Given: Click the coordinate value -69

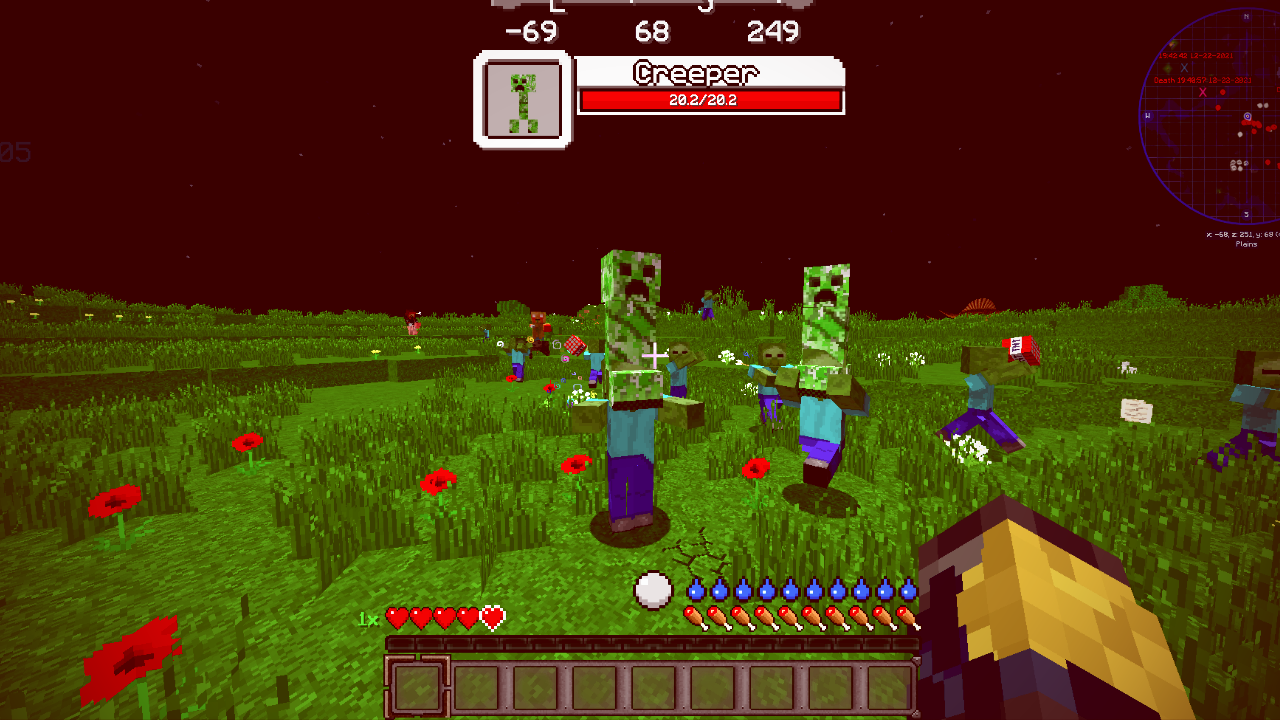Looking at the screenshot, I should tap(532, 32).
